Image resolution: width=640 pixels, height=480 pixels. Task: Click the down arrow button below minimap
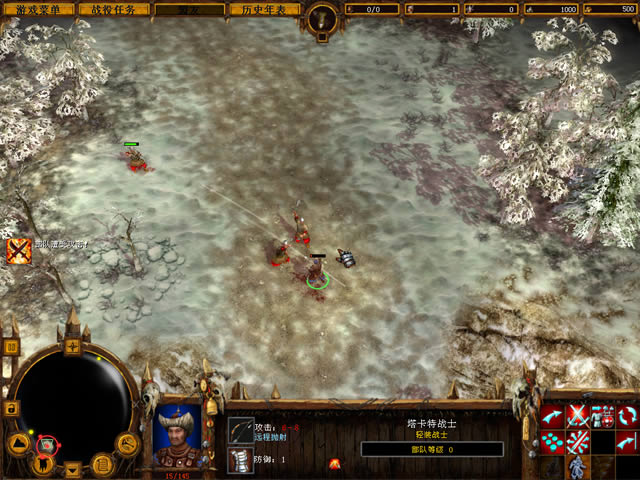tap(72, 468)
